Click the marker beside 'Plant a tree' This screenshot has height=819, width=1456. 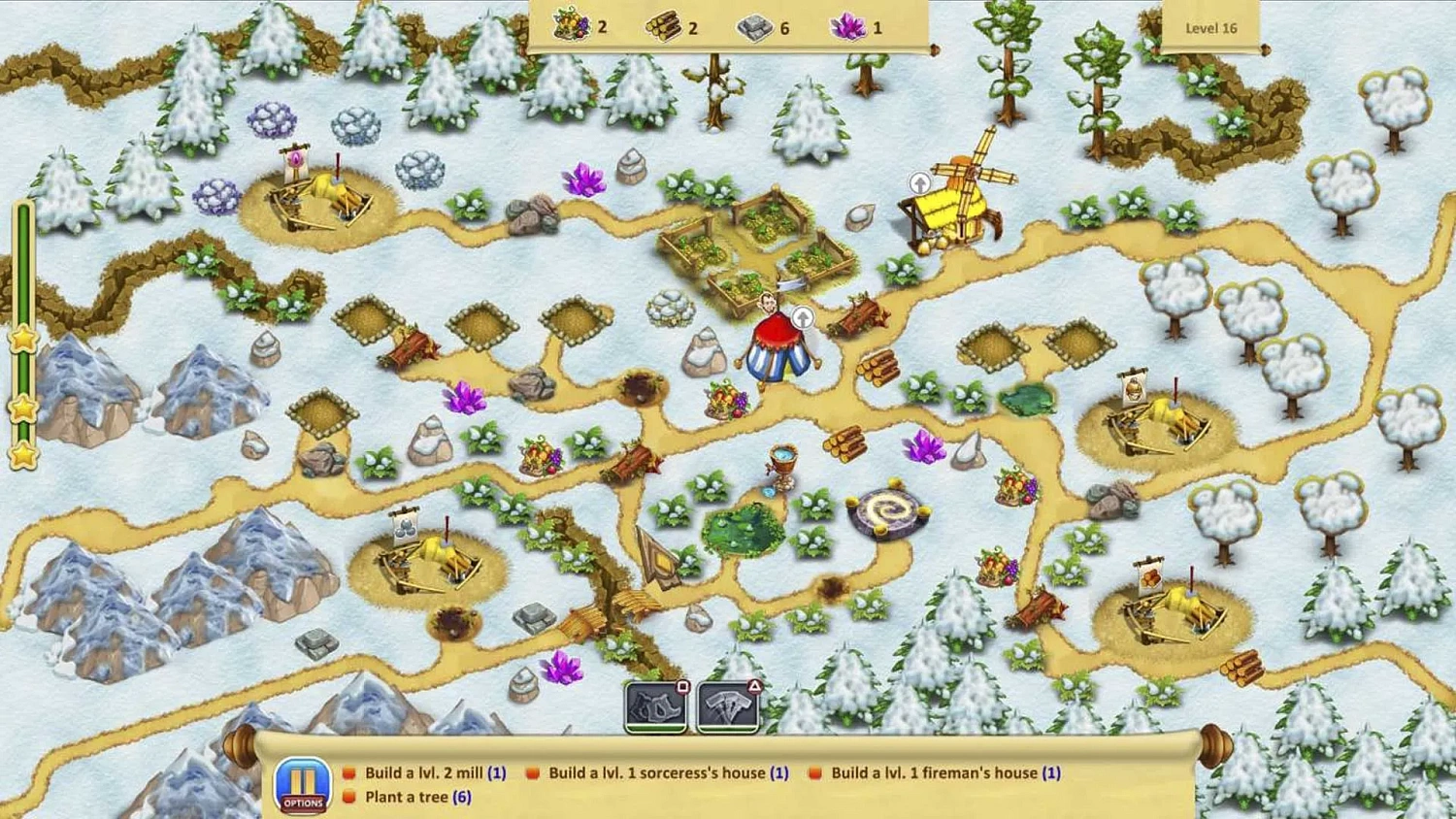[x=349, y=797]
